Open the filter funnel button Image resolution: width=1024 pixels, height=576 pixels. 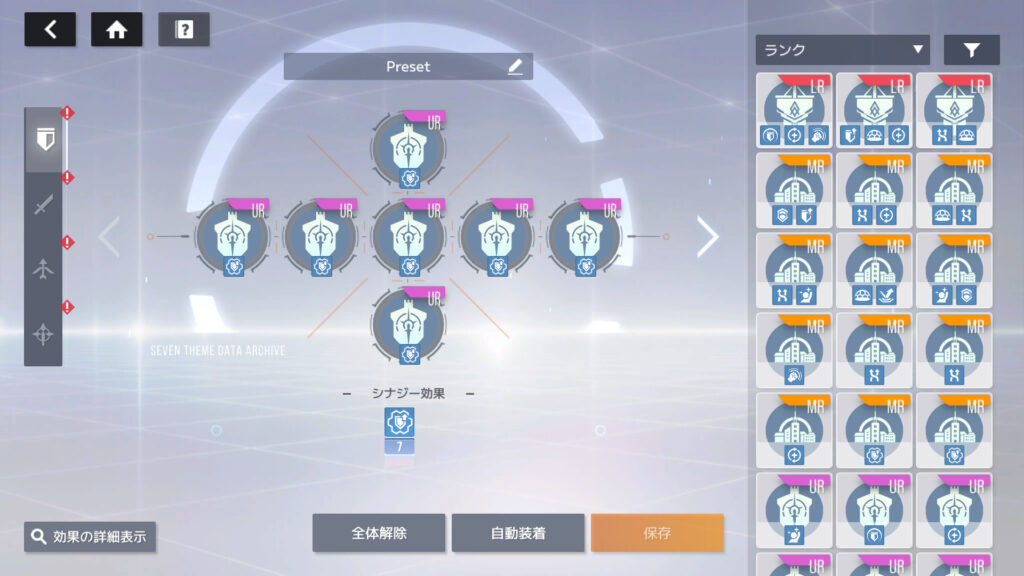971,50
